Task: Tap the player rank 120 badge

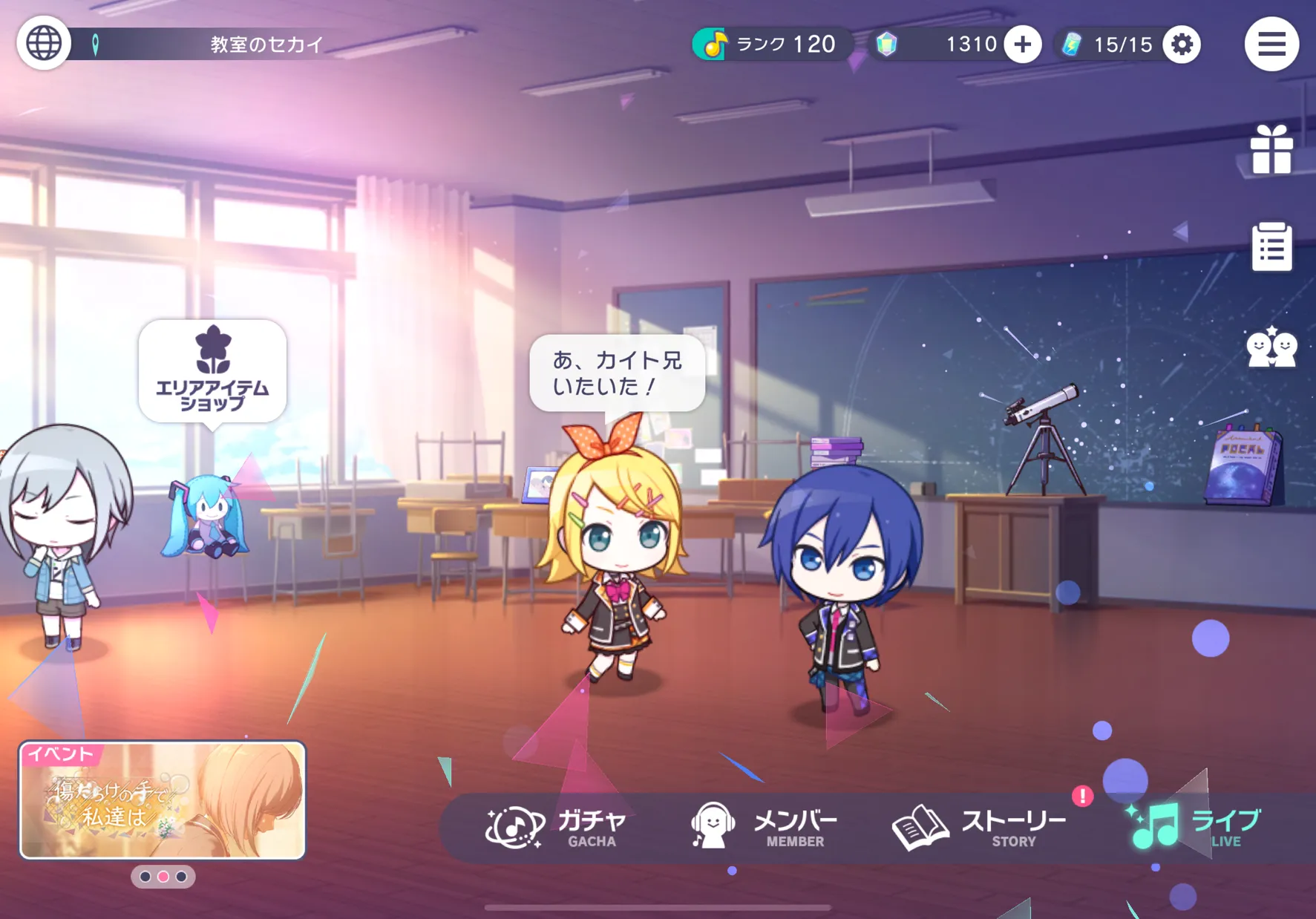Action: [x=772, y=45]
